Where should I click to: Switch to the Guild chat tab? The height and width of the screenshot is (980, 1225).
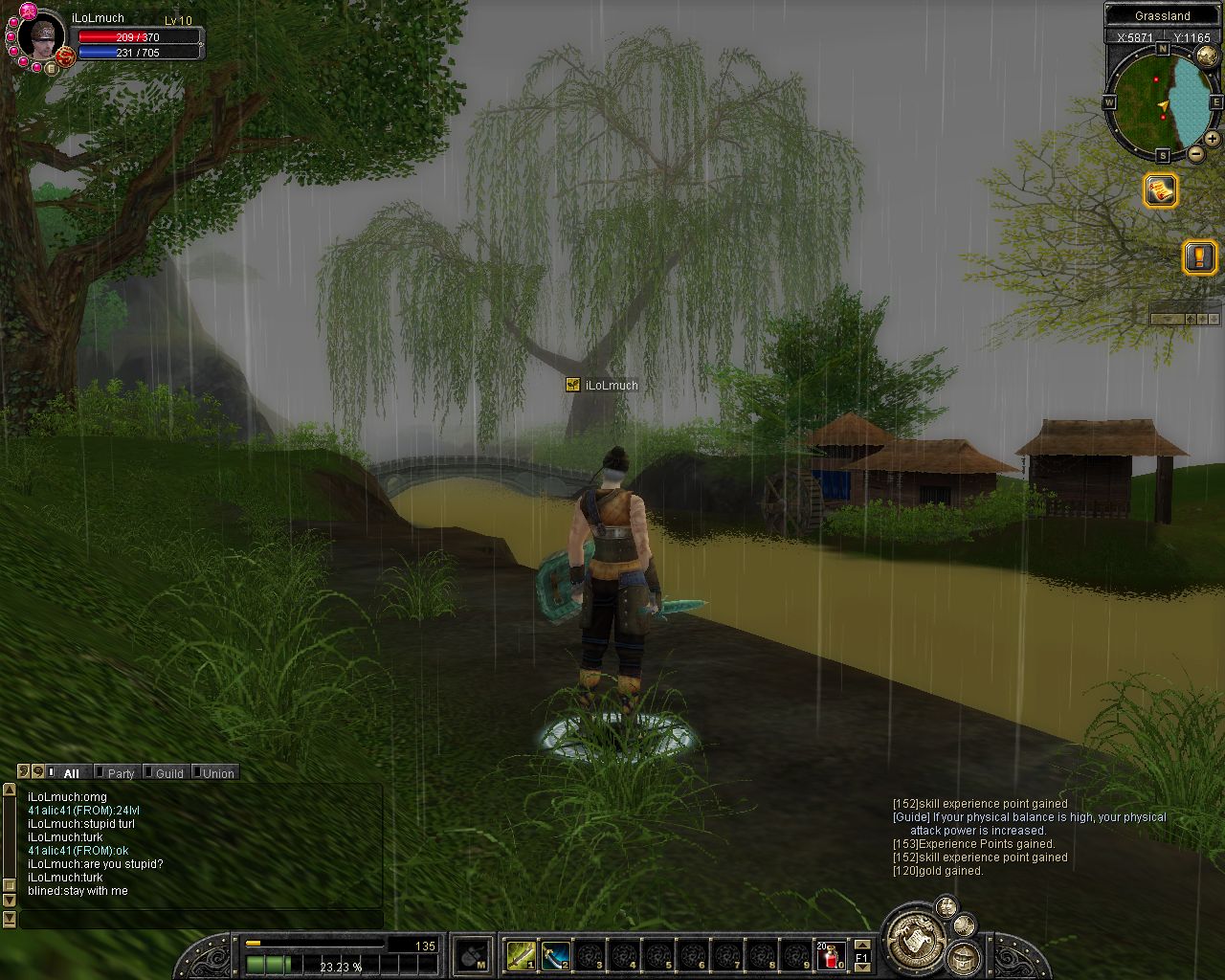coord(168,773)
